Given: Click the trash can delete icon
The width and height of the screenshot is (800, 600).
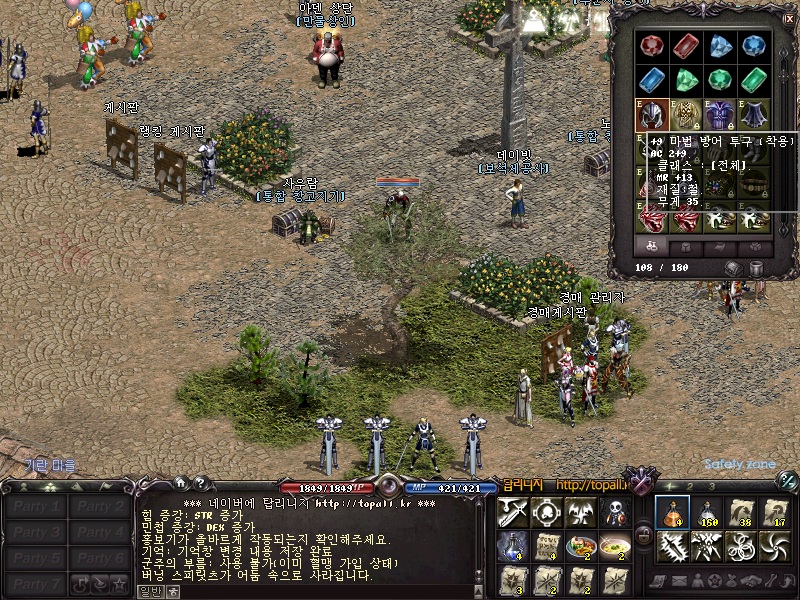Looking at the screenshot, I should 755,268.
